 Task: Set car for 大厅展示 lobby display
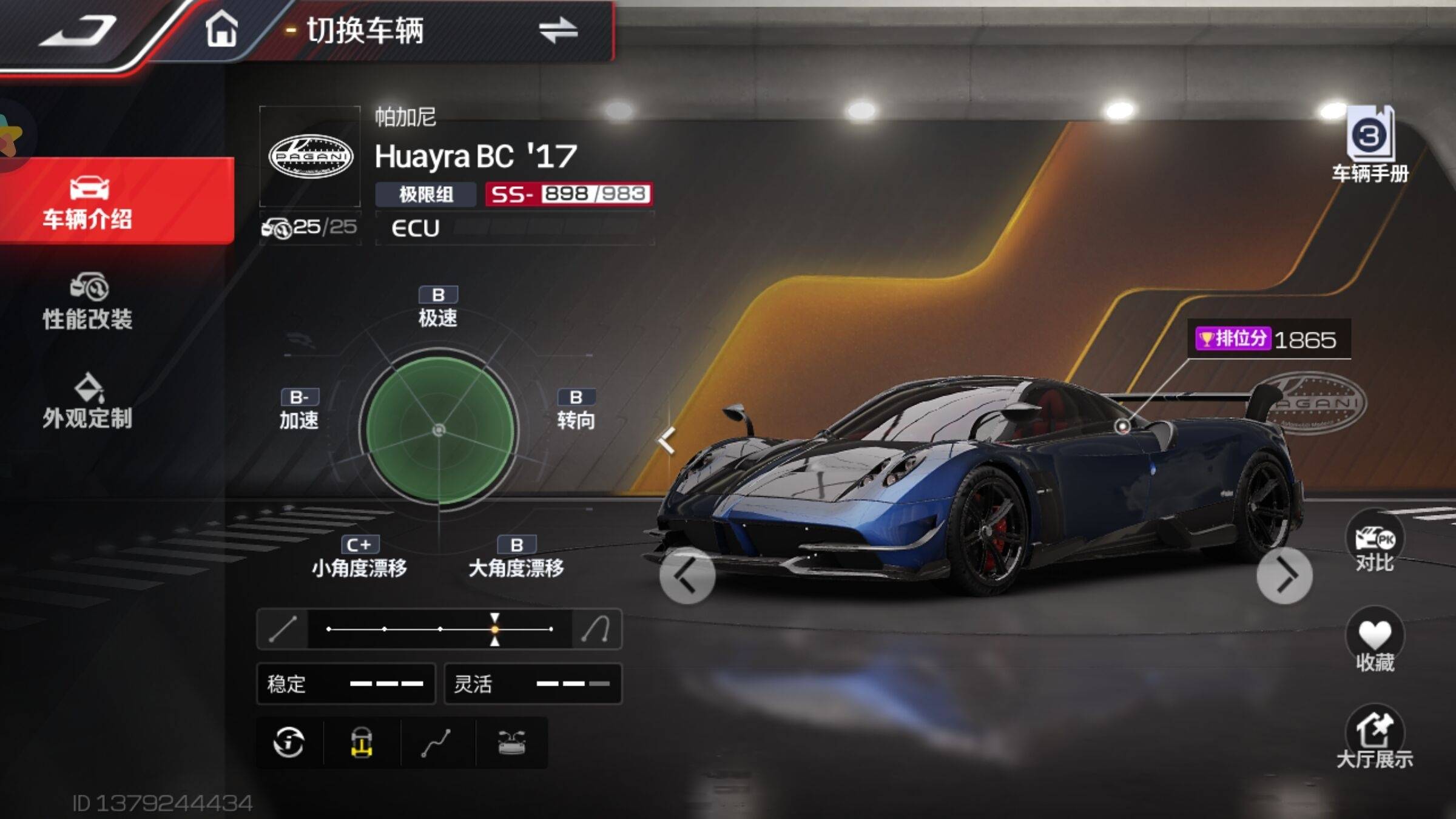1374,738
